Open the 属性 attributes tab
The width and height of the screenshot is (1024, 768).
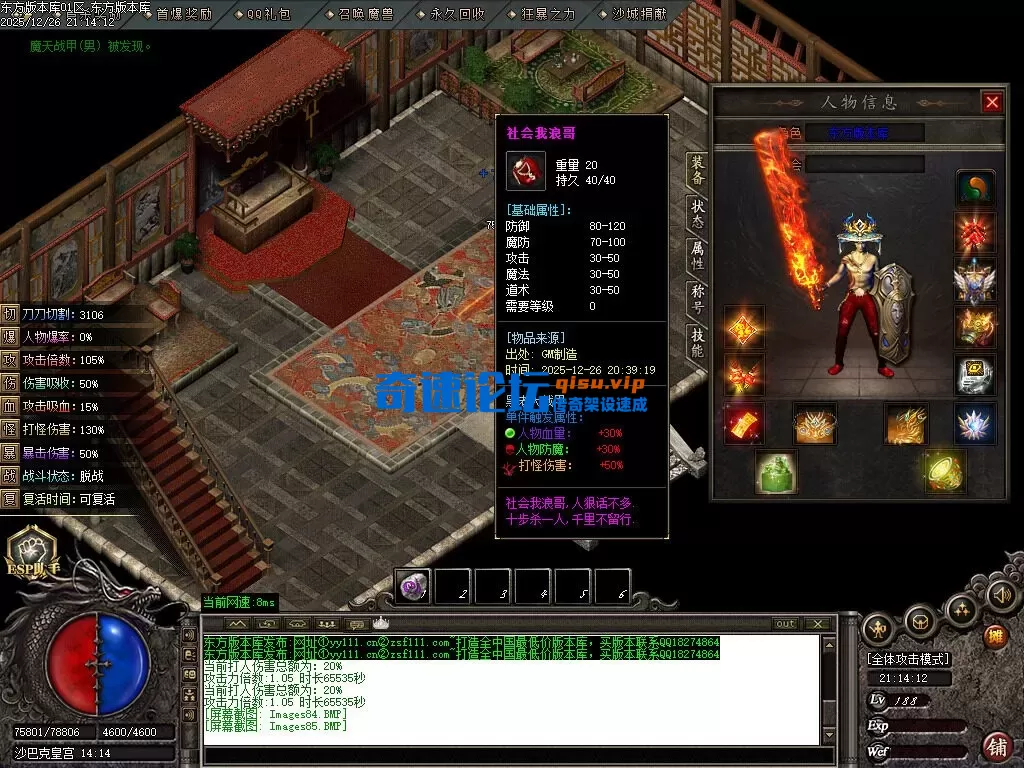697,254
